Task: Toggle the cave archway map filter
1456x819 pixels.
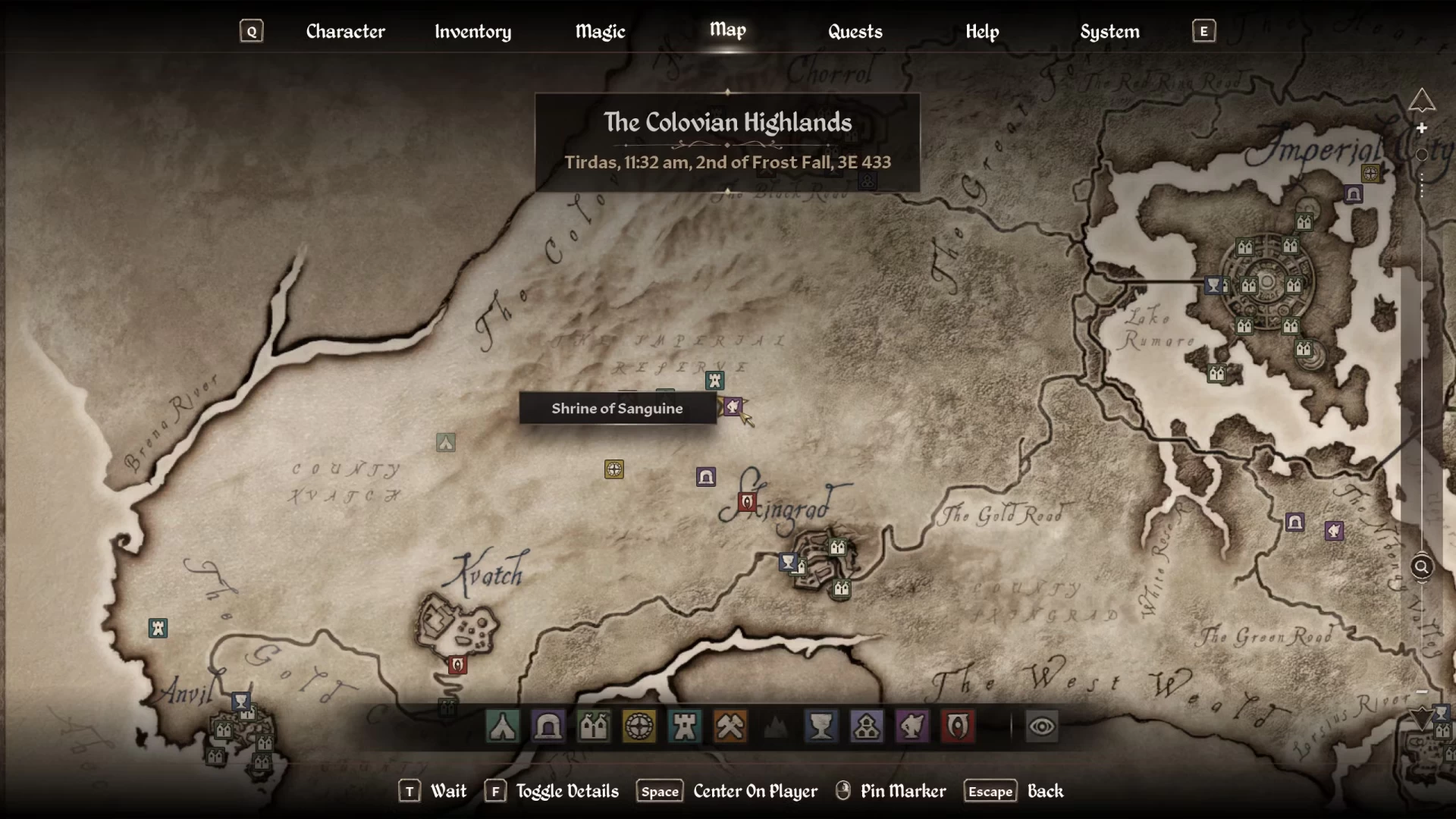Action: coord(548,726)
